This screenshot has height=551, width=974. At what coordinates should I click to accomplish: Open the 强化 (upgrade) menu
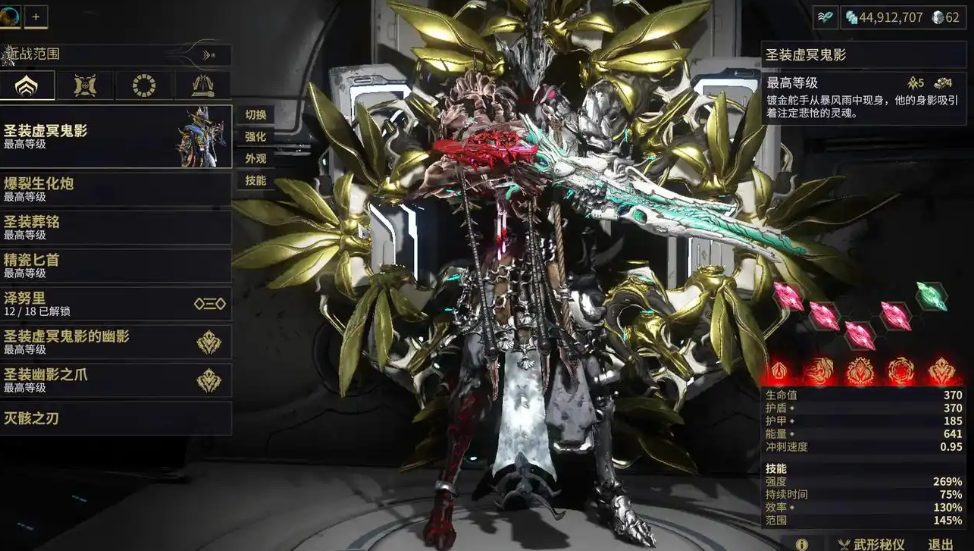point(255,137)
